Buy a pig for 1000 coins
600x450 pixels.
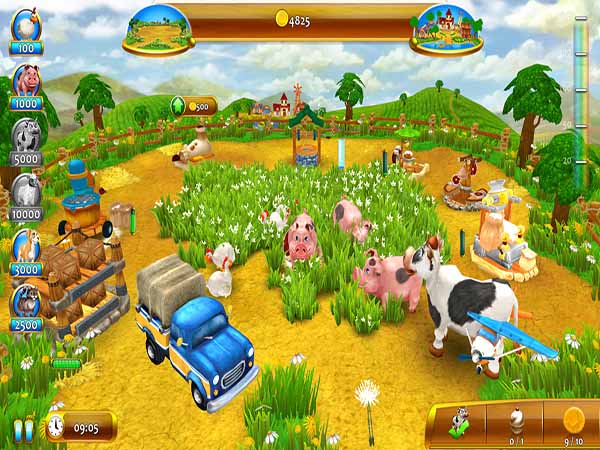tap(26, 83)
